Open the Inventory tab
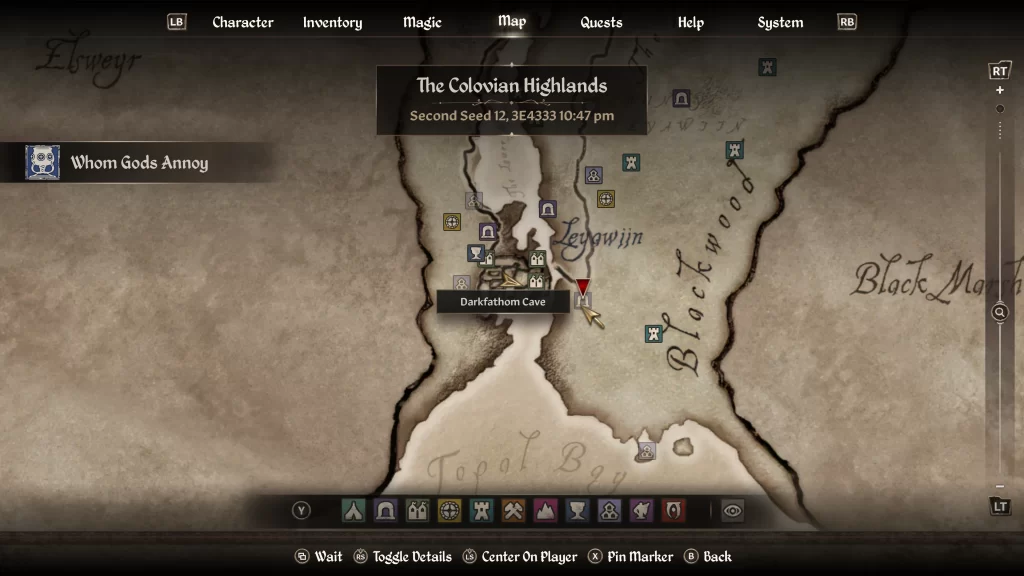This screenshot has height=576, width=1024. coord(332,22)
